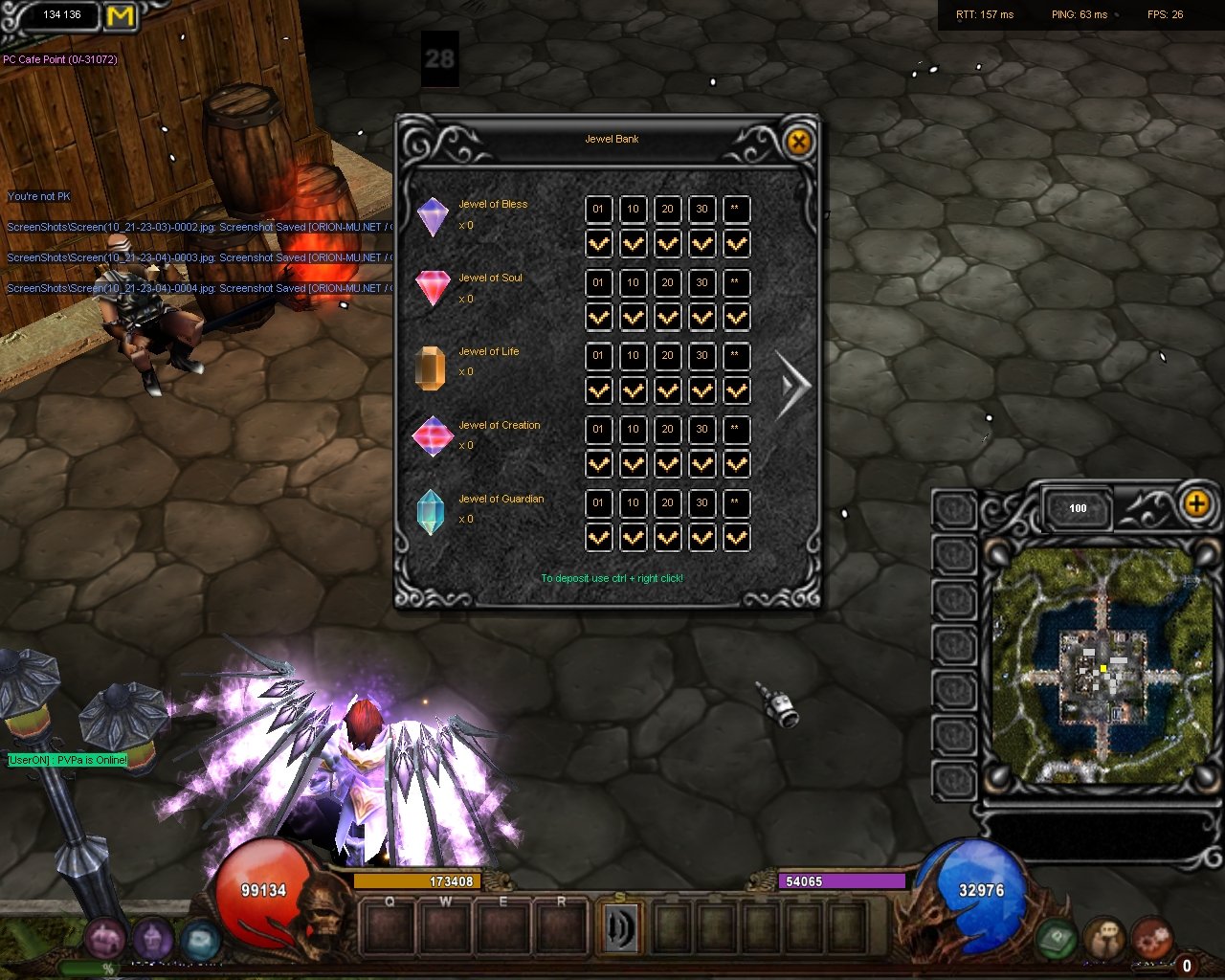Image resolution: width=1225 pixels, height=980 pixels.
Task: Expand the minimap with the plus button
Action: pyautogui.click(x=1196, y=503)
